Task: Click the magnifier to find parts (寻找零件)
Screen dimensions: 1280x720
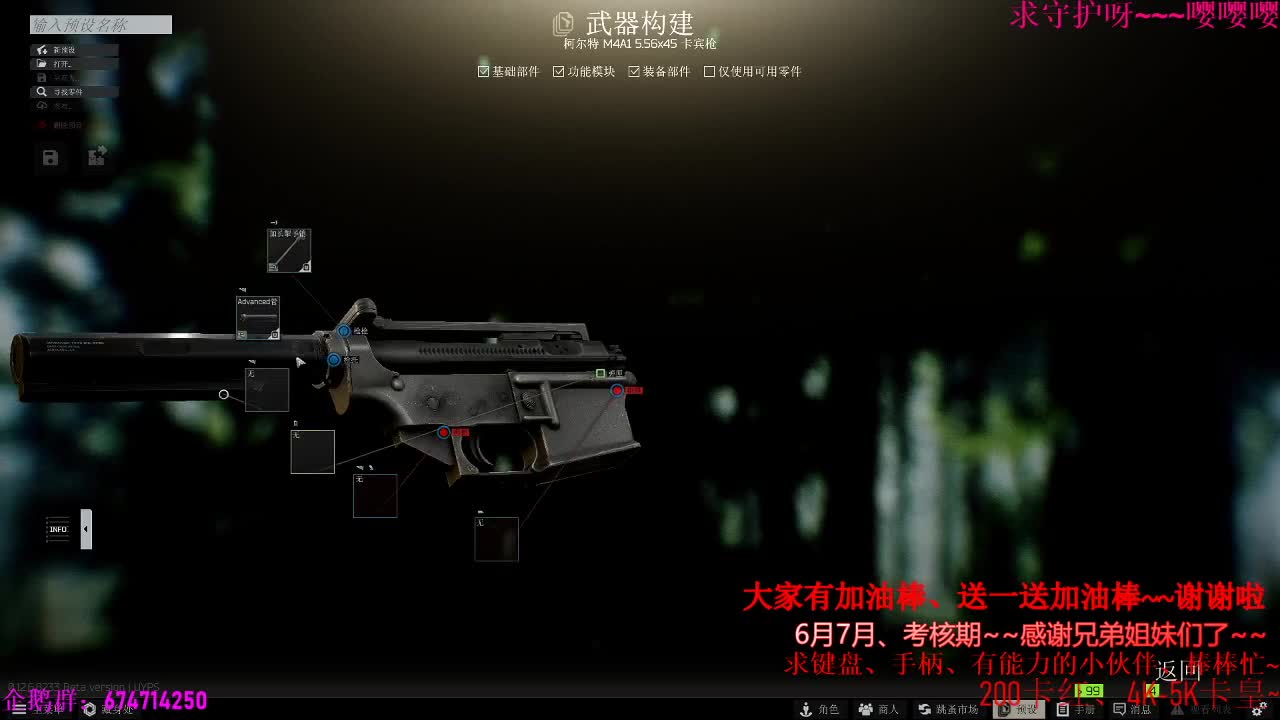Action: coord(42,92)
